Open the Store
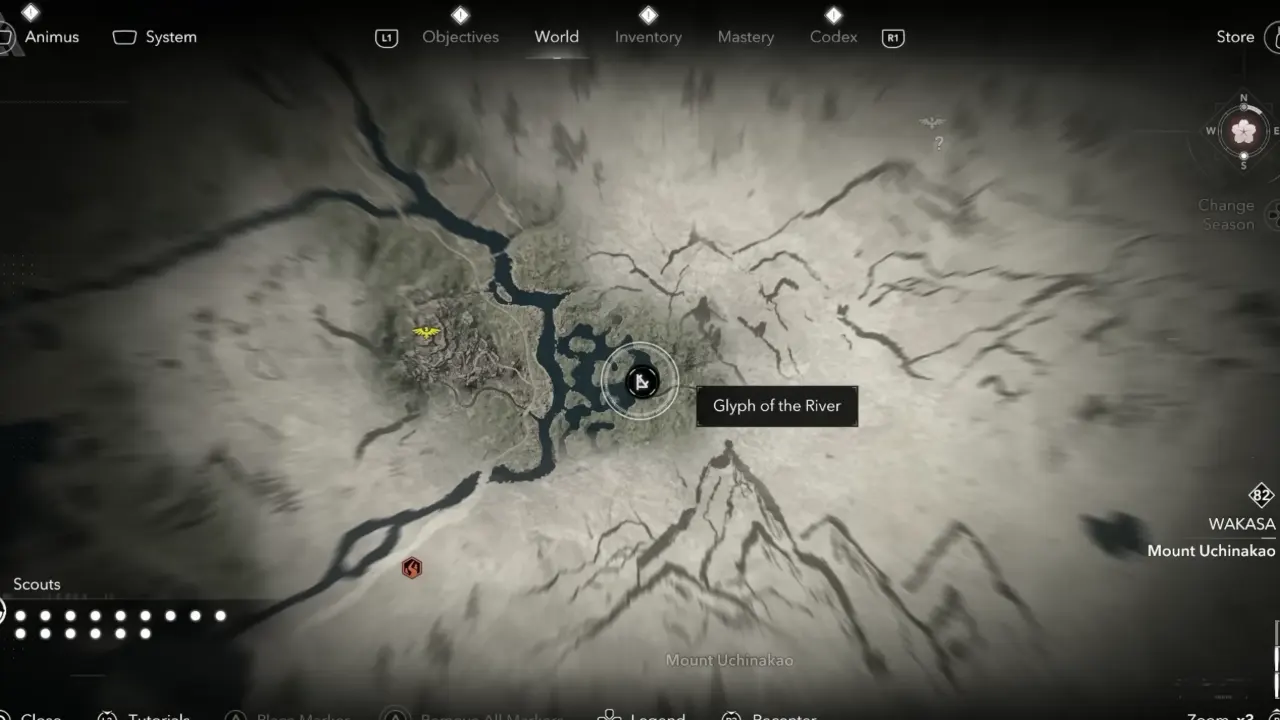 tap(1235, 37)
